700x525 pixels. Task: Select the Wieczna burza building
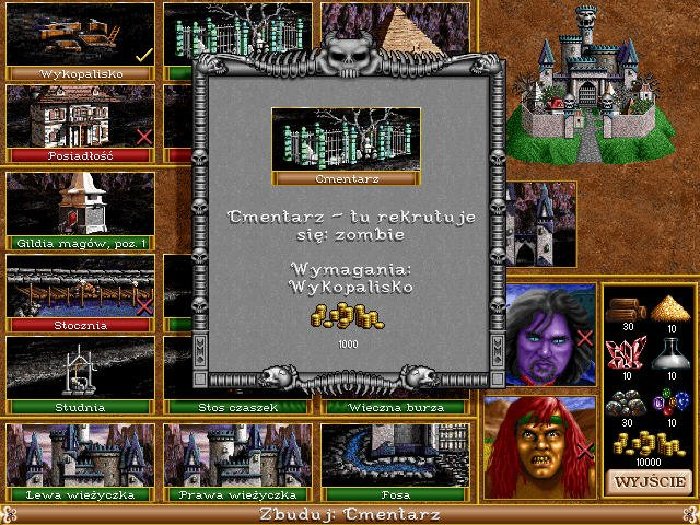click(x=394, y=407)
